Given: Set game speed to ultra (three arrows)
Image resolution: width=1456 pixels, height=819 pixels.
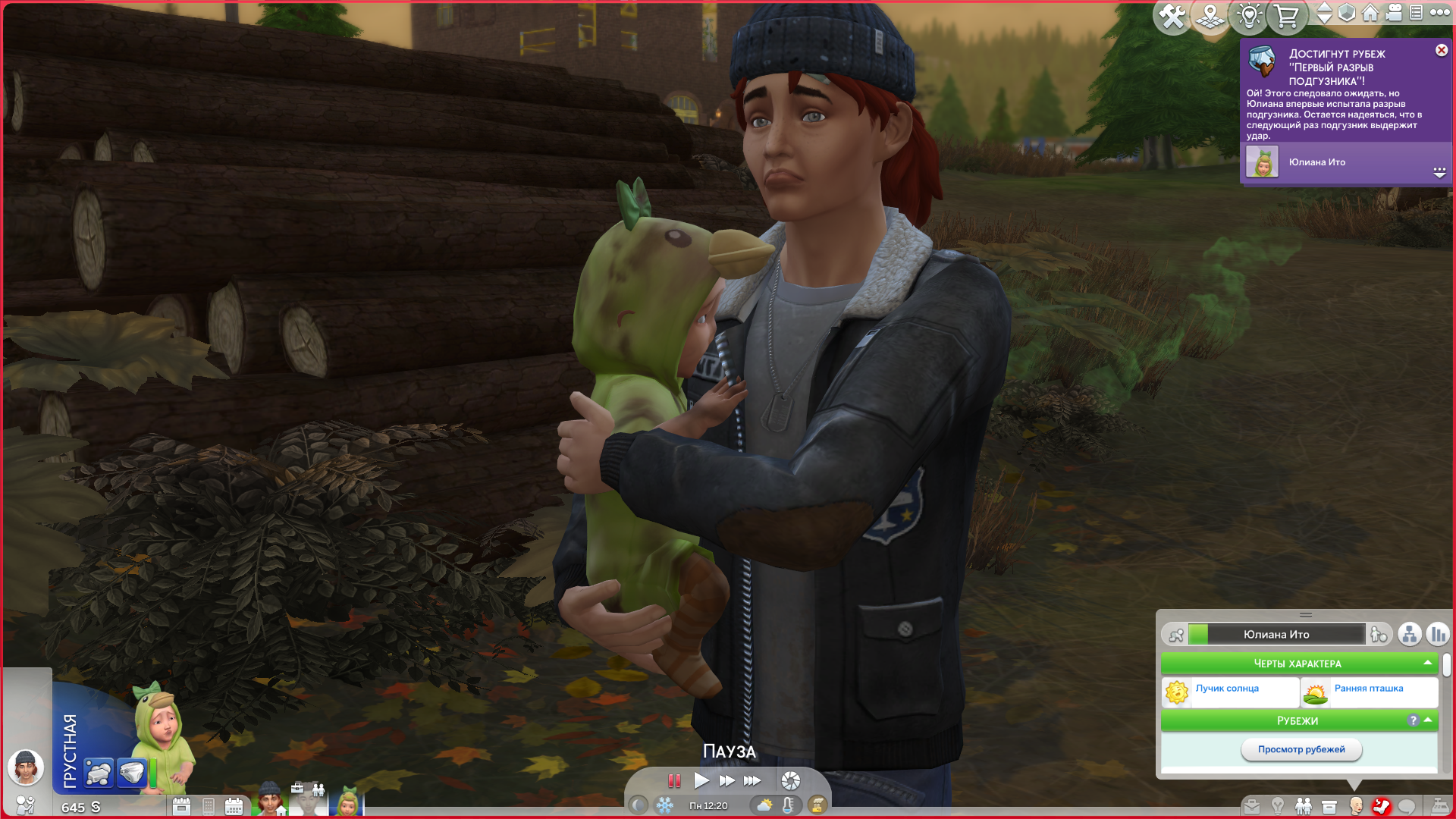Looking at the screenshot, I should (x=752, y=780).
